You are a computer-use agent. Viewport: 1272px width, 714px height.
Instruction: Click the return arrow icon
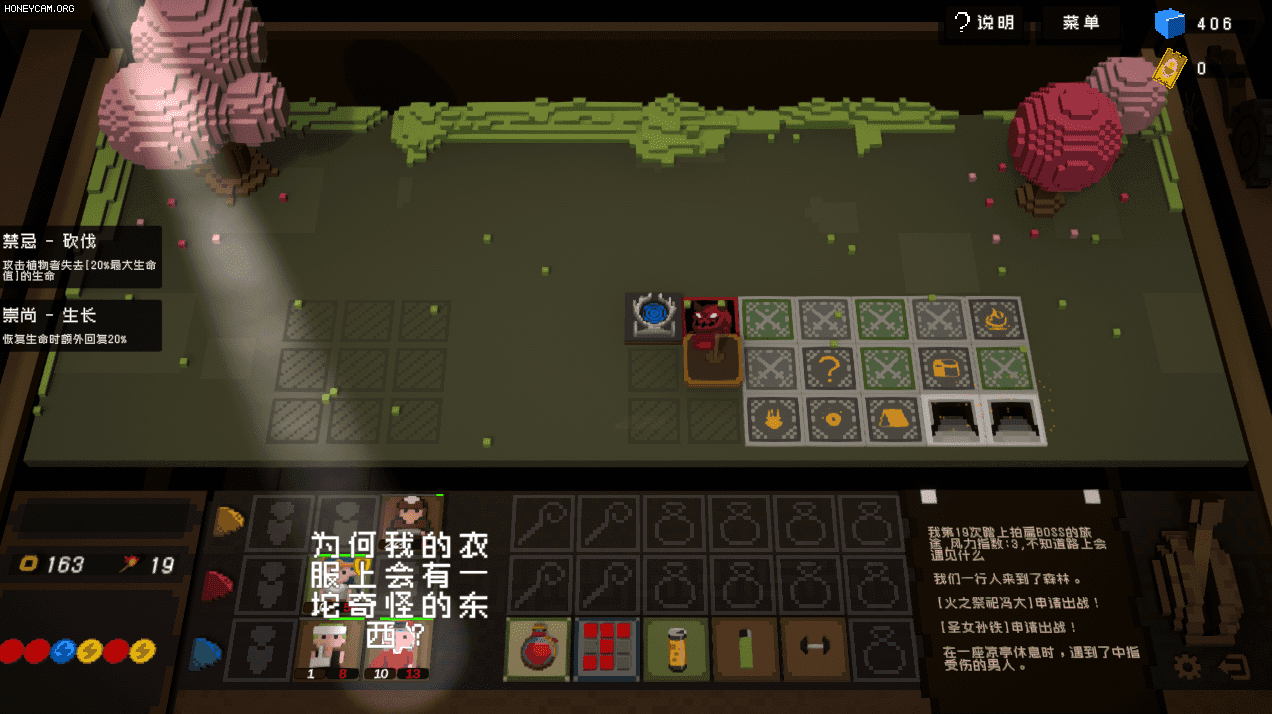tap(1234, 667)
